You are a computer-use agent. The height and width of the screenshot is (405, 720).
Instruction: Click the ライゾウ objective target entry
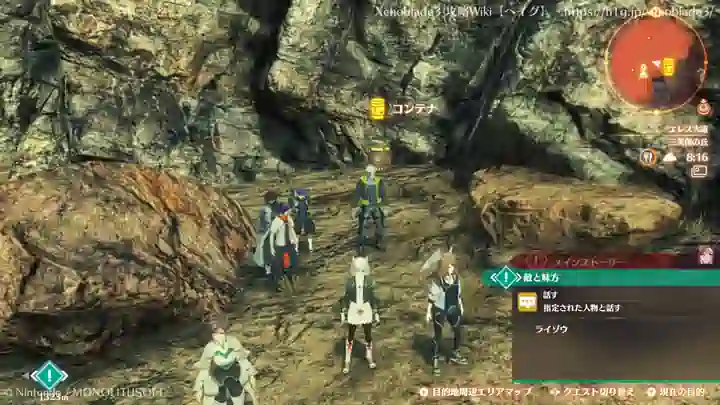click(553, 328)
